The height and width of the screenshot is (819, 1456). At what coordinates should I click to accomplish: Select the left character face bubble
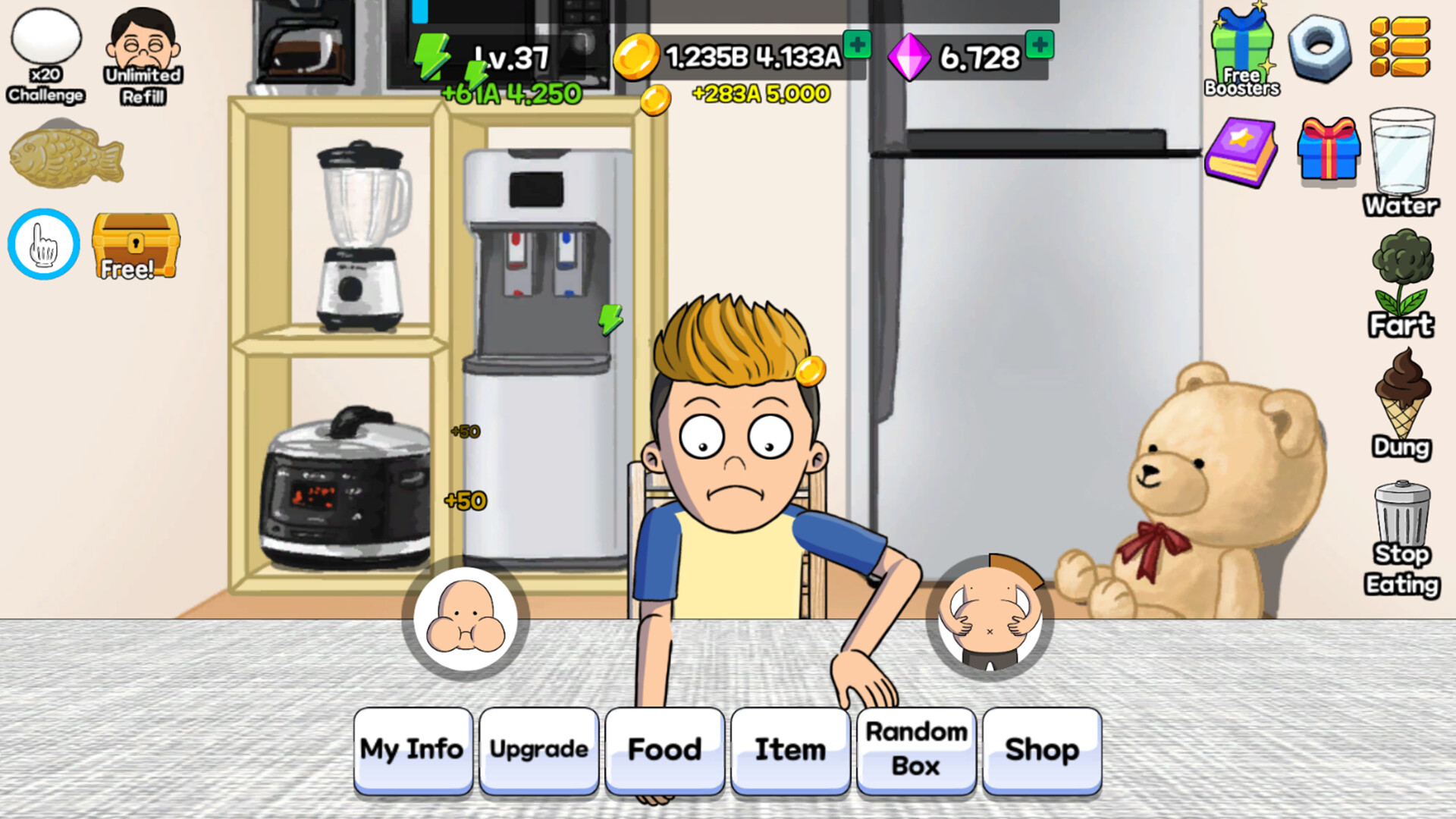point(465,620)
